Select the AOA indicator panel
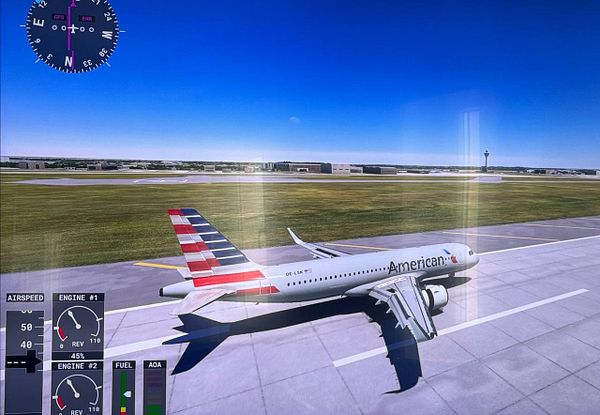 click(154, 390)
